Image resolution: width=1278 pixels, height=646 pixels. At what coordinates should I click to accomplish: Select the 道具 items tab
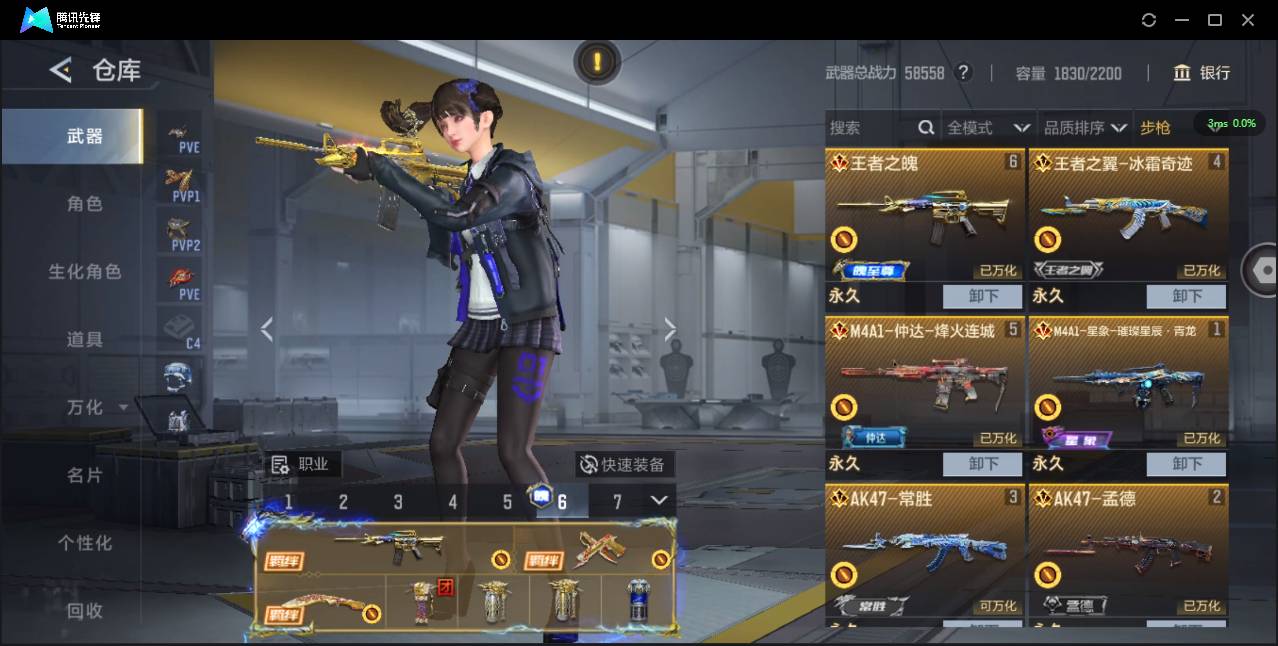pyautogui.click(x=85, y=340)
